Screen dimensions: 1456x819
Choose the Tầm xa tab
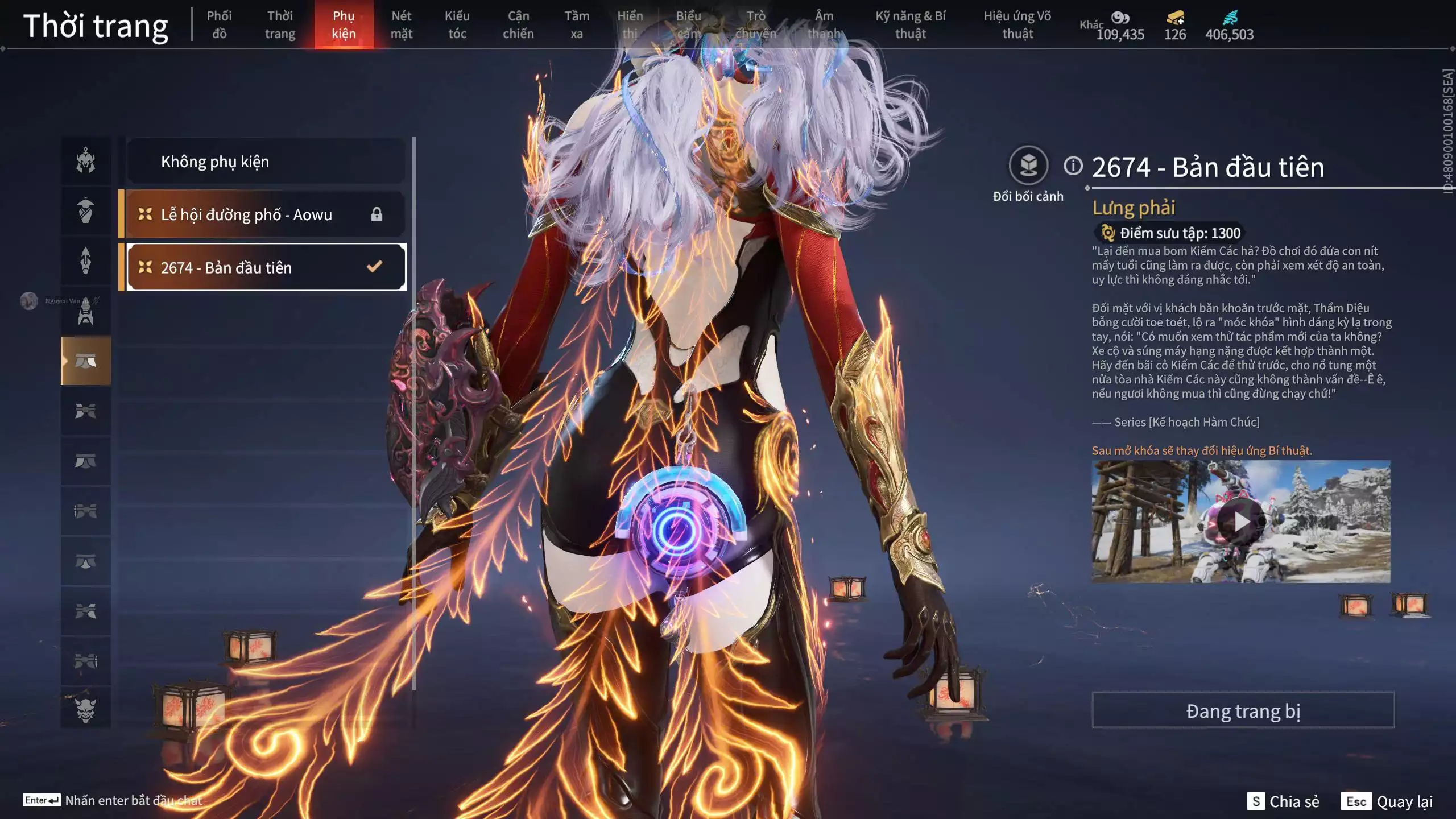pos(577,25)
